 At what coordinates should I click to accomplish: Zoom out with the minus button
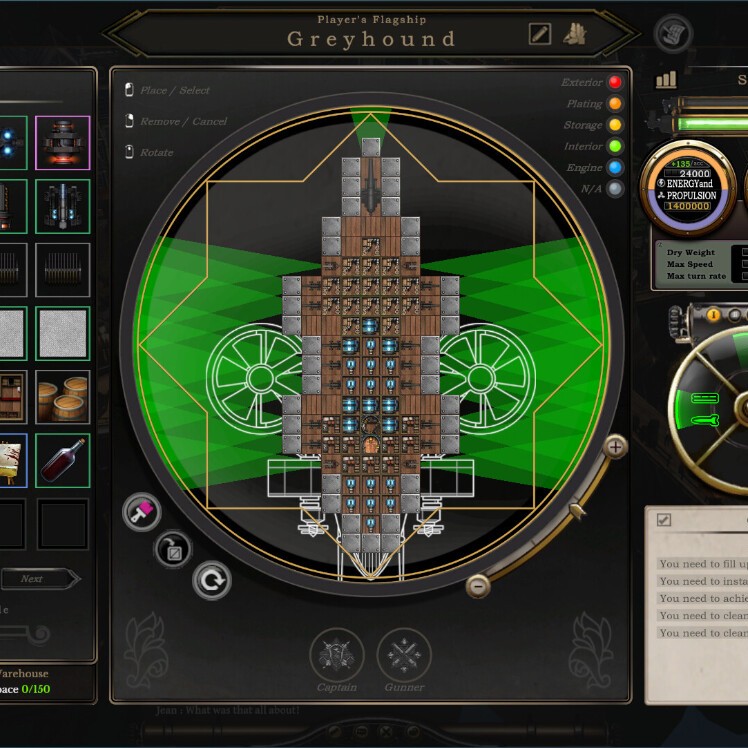pyautogui.click(x=478, y=586)
